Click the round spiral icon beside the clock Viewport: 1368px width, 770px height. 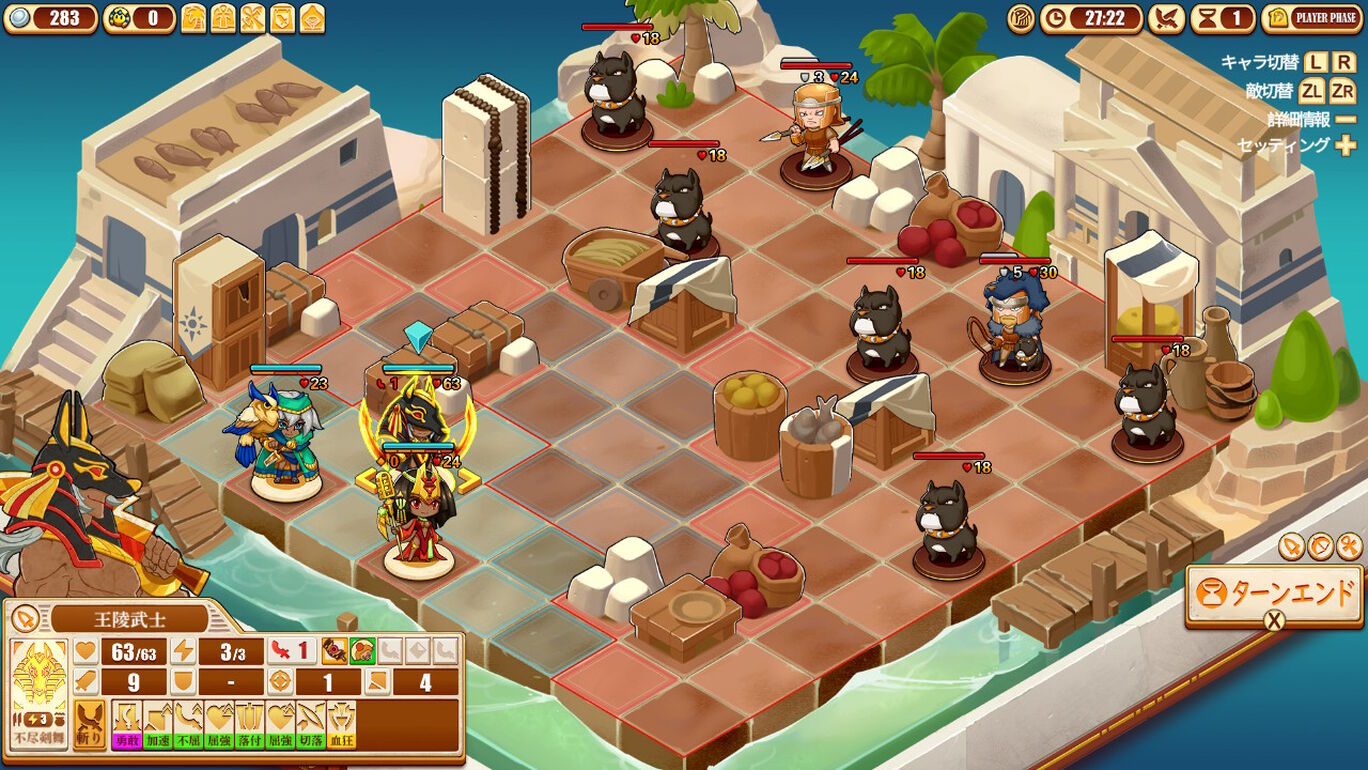tap(1021, 18)
